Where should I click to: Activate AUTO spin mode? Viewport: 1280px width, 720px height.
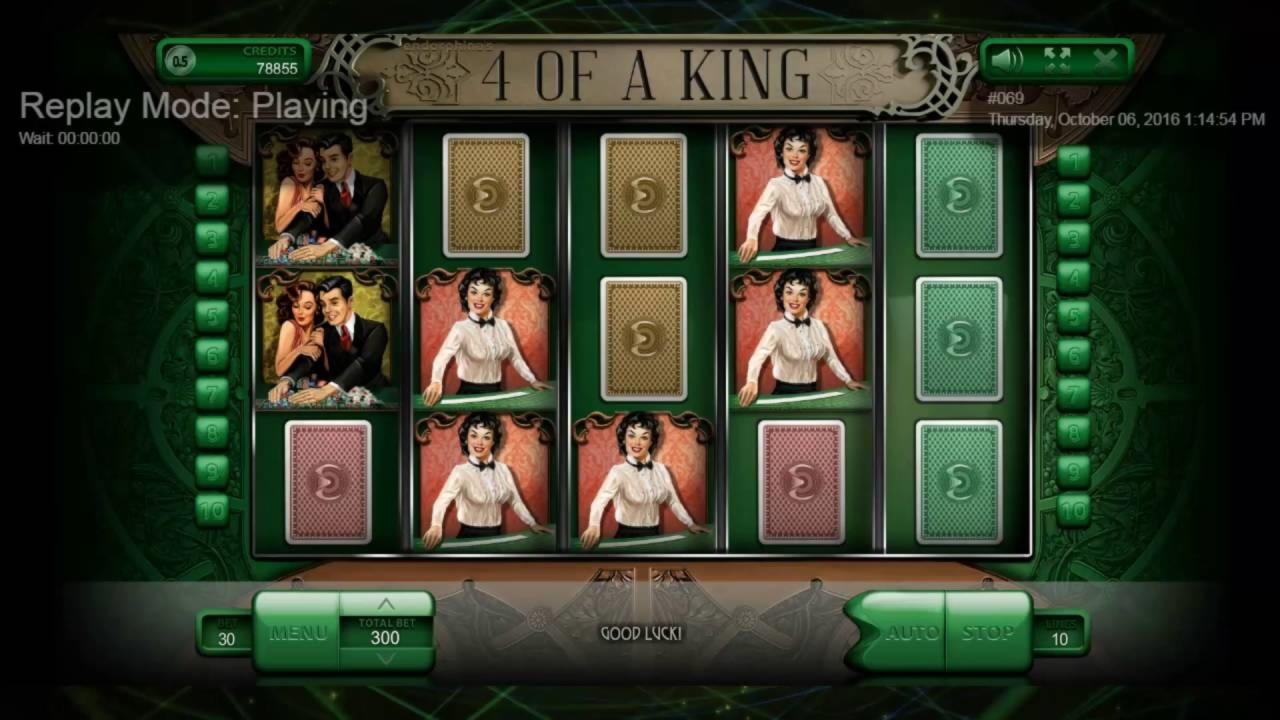click(x=908, y=633)
